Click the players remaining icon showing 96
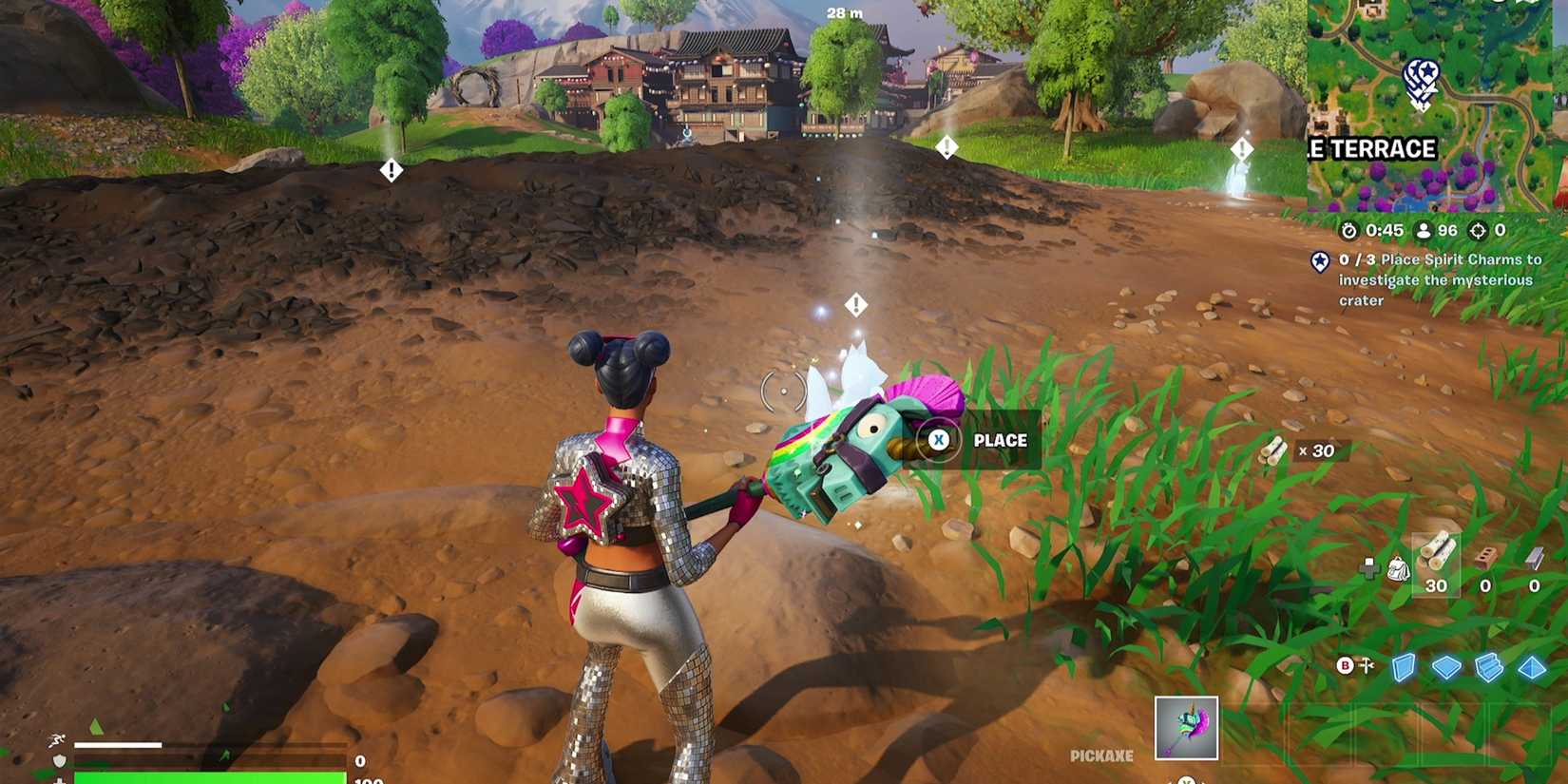The height and width of the screenshot is (784, 1568). pos(1423,231)
